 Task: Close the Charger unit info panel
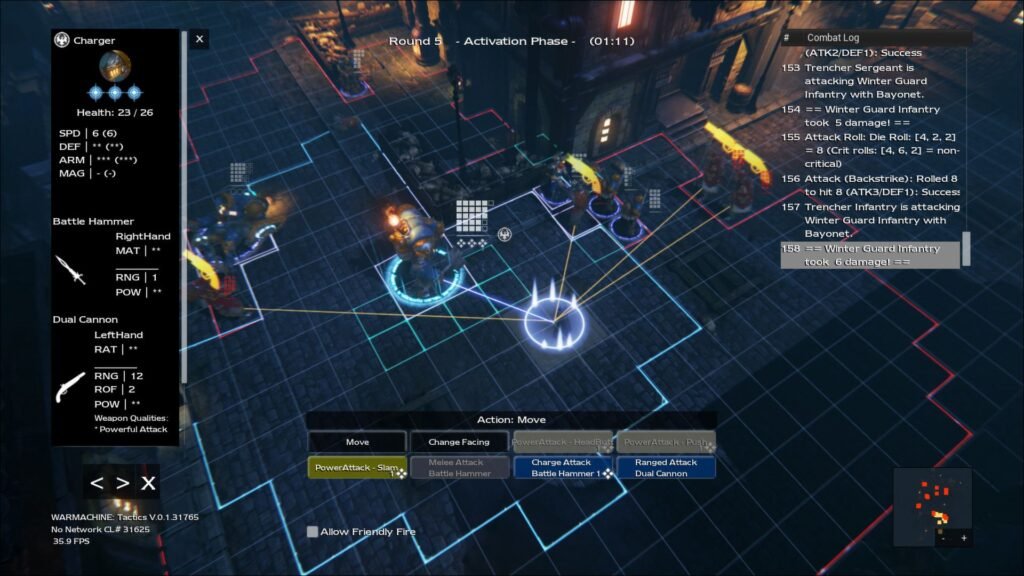[200, 40]
